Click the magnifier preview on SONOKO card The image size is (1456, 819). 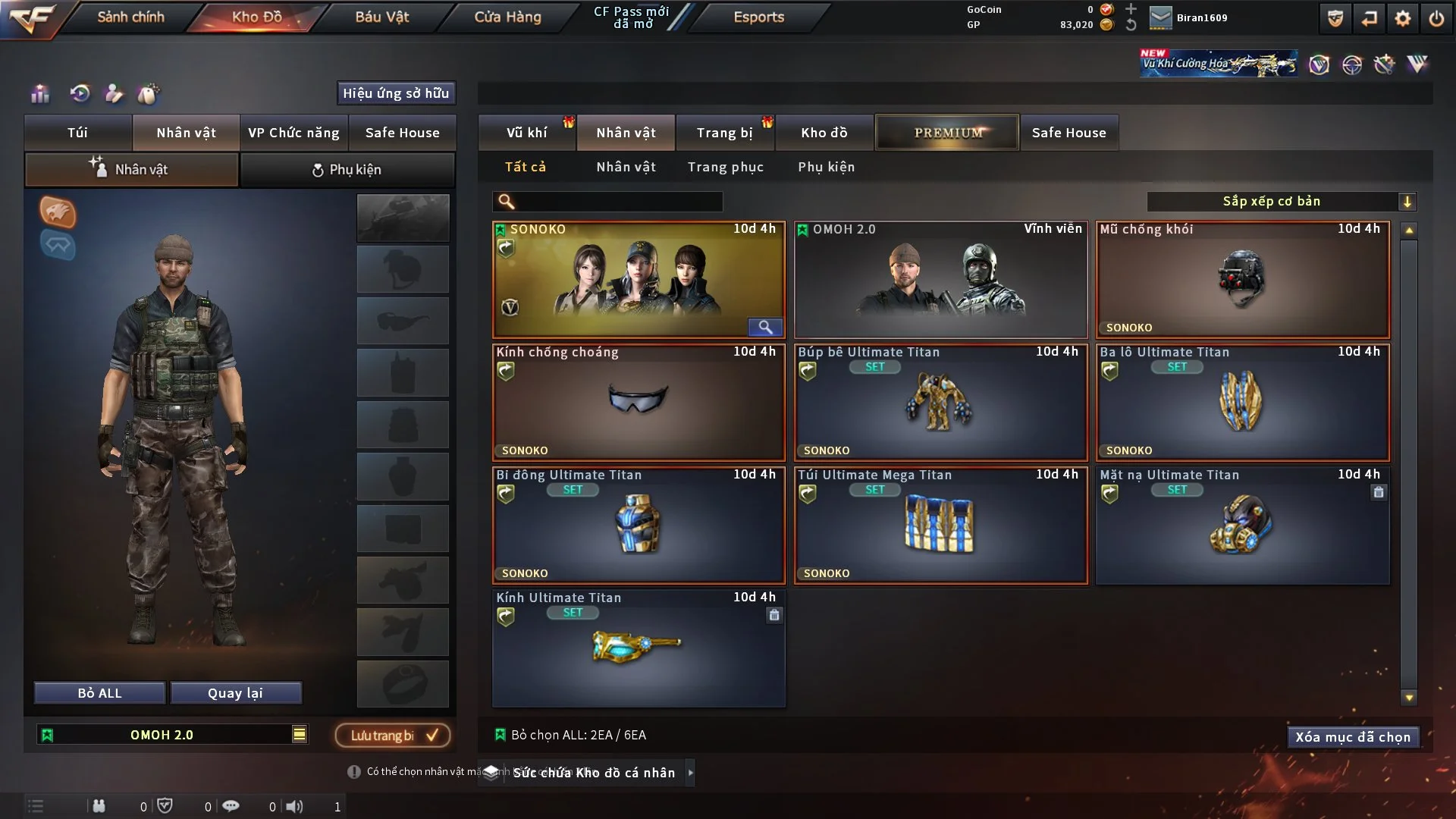(x=765, y=328)
